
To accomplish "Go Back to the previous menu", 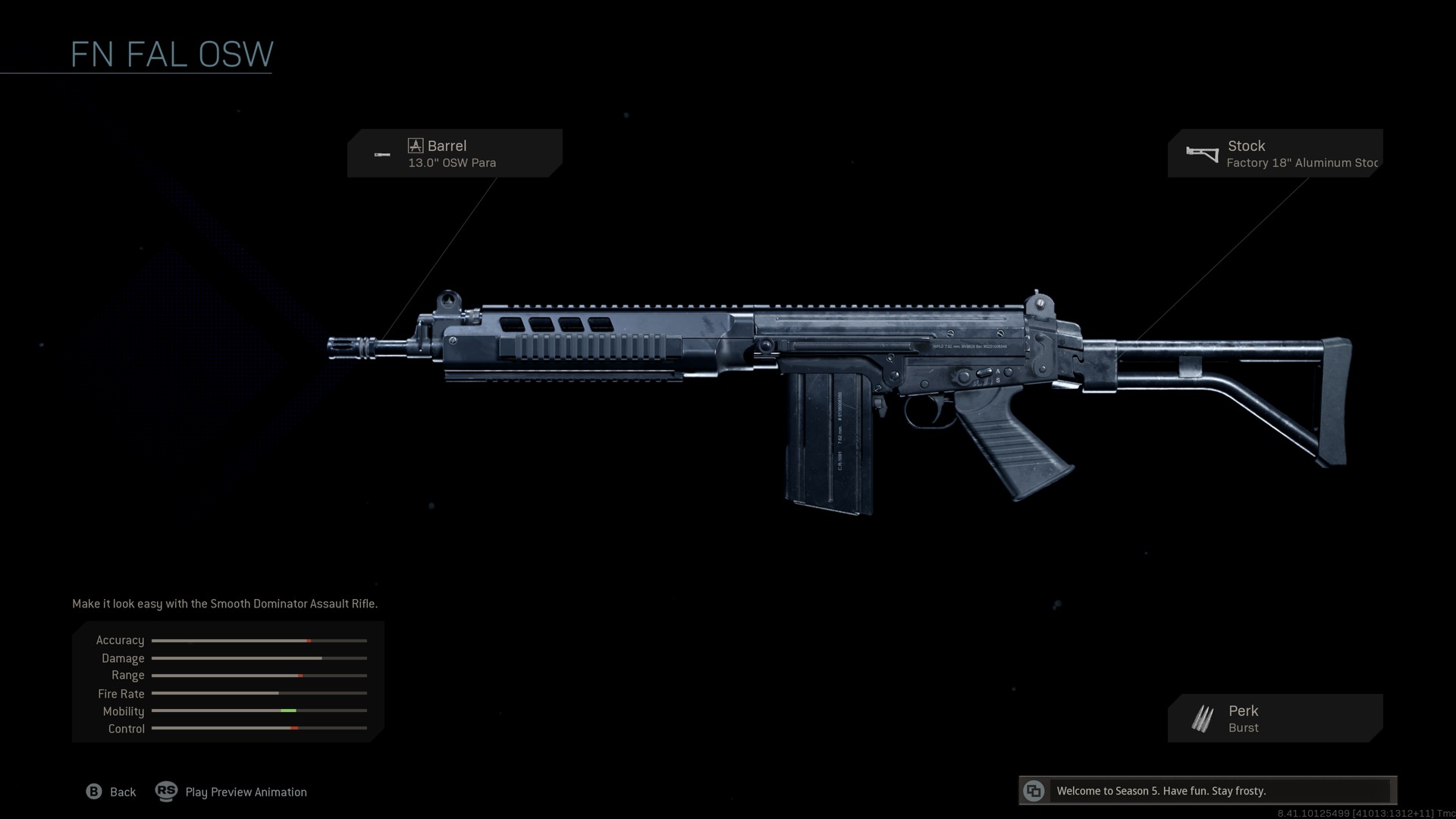I will coord(111,792).
